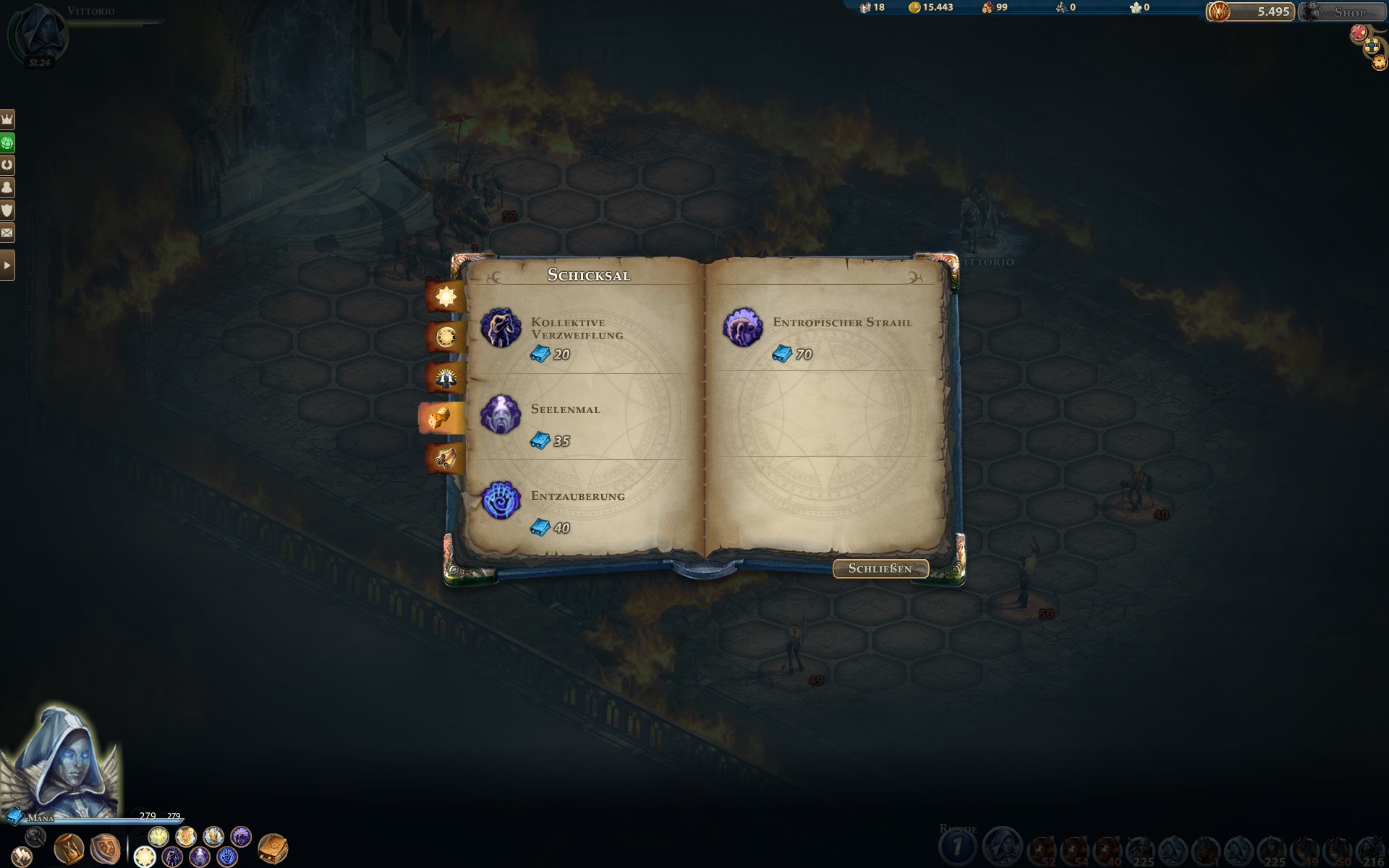Open the envelope mail icon

pyautogui.click(x=7, y=233)
